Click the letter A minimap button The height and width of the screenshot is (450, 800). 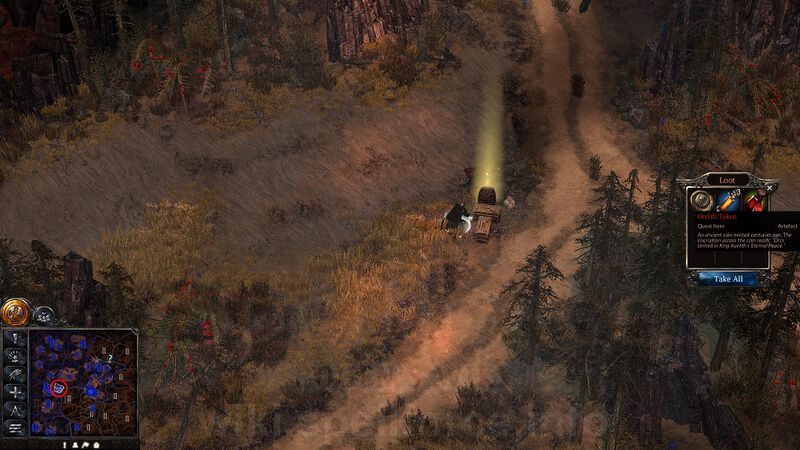(15, 409)
